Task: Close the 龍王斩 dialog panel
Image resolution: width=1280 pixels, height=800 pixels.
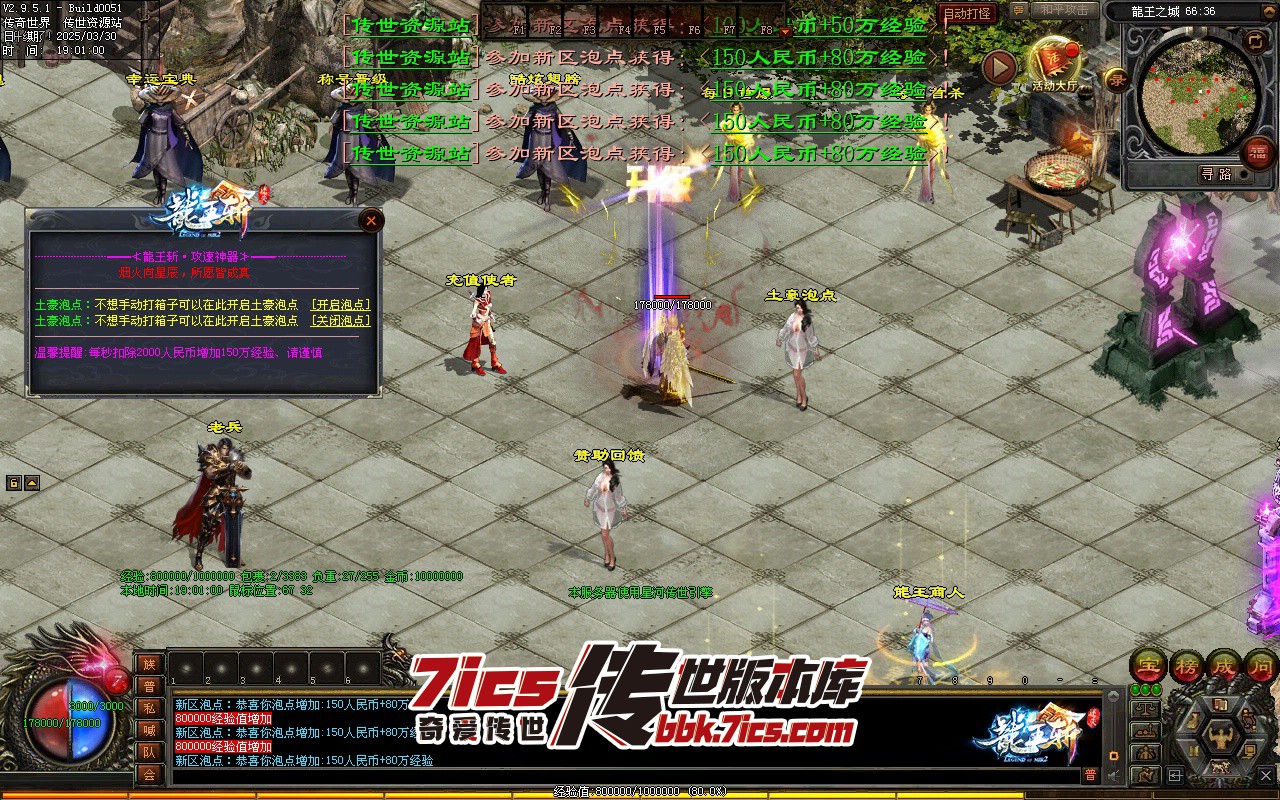Action: [x=371, y=220]
